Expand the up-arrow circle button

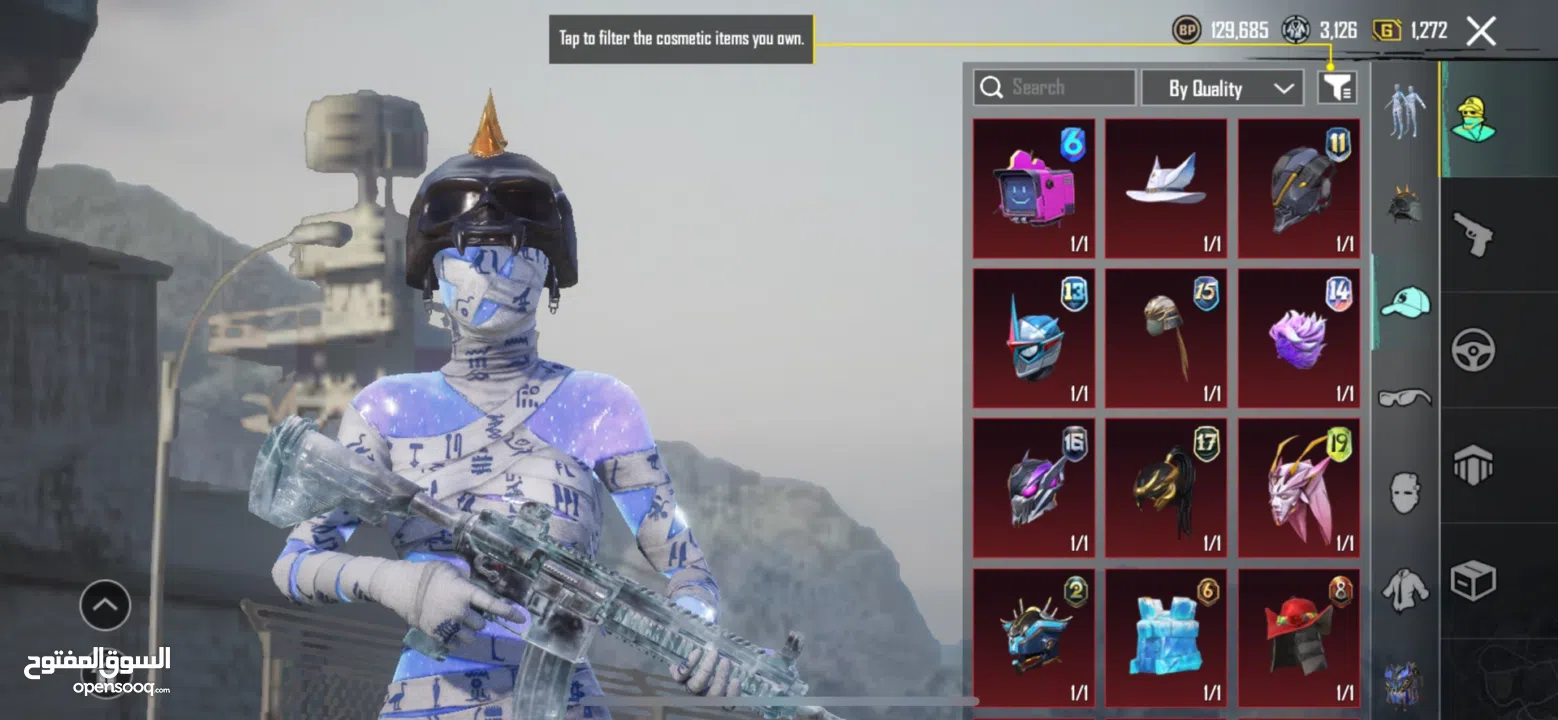point(105,605)
